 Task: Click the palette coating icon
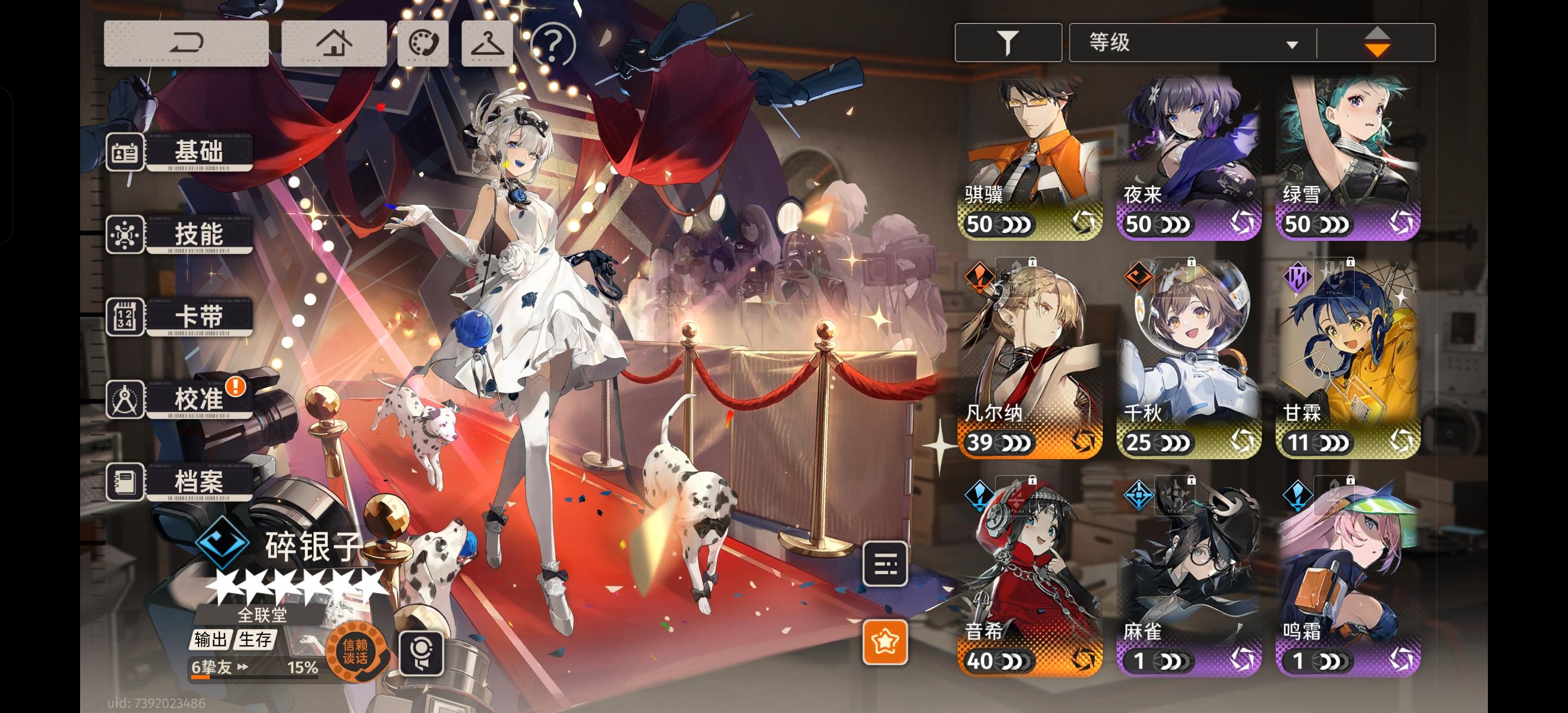[x=422, y=43]
